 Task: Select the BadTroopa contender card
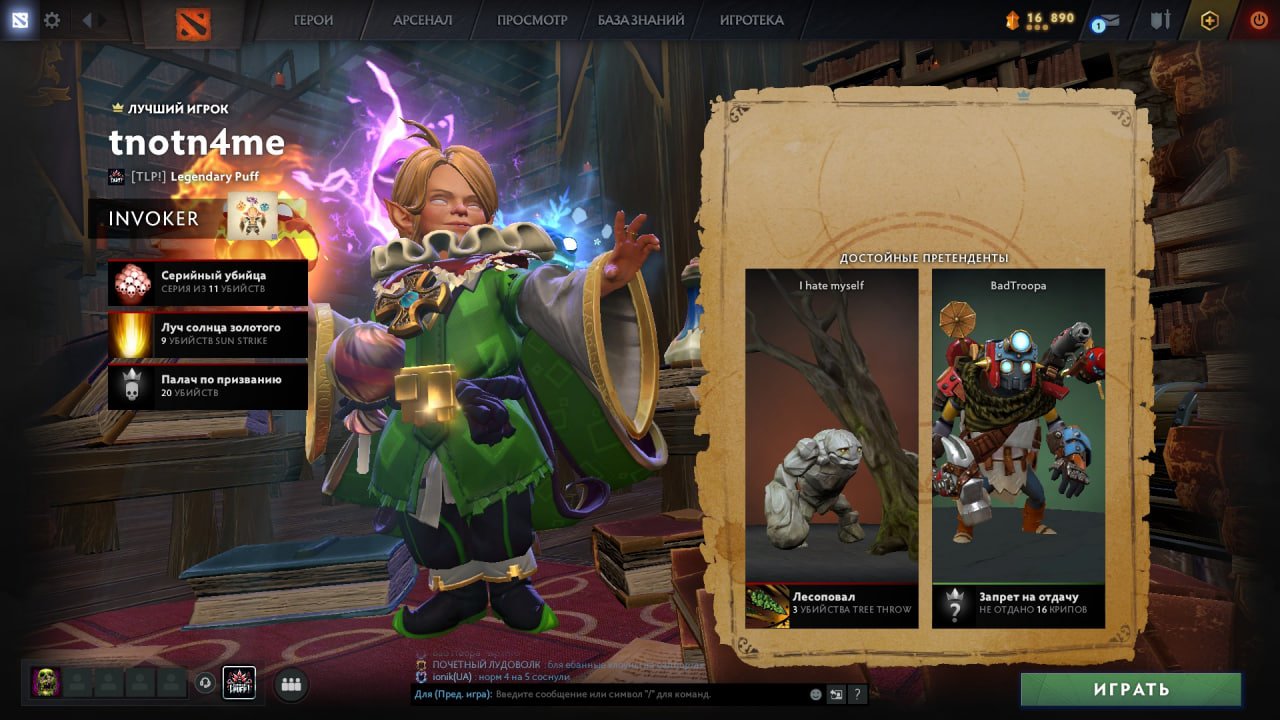(x=1018, y=448)
